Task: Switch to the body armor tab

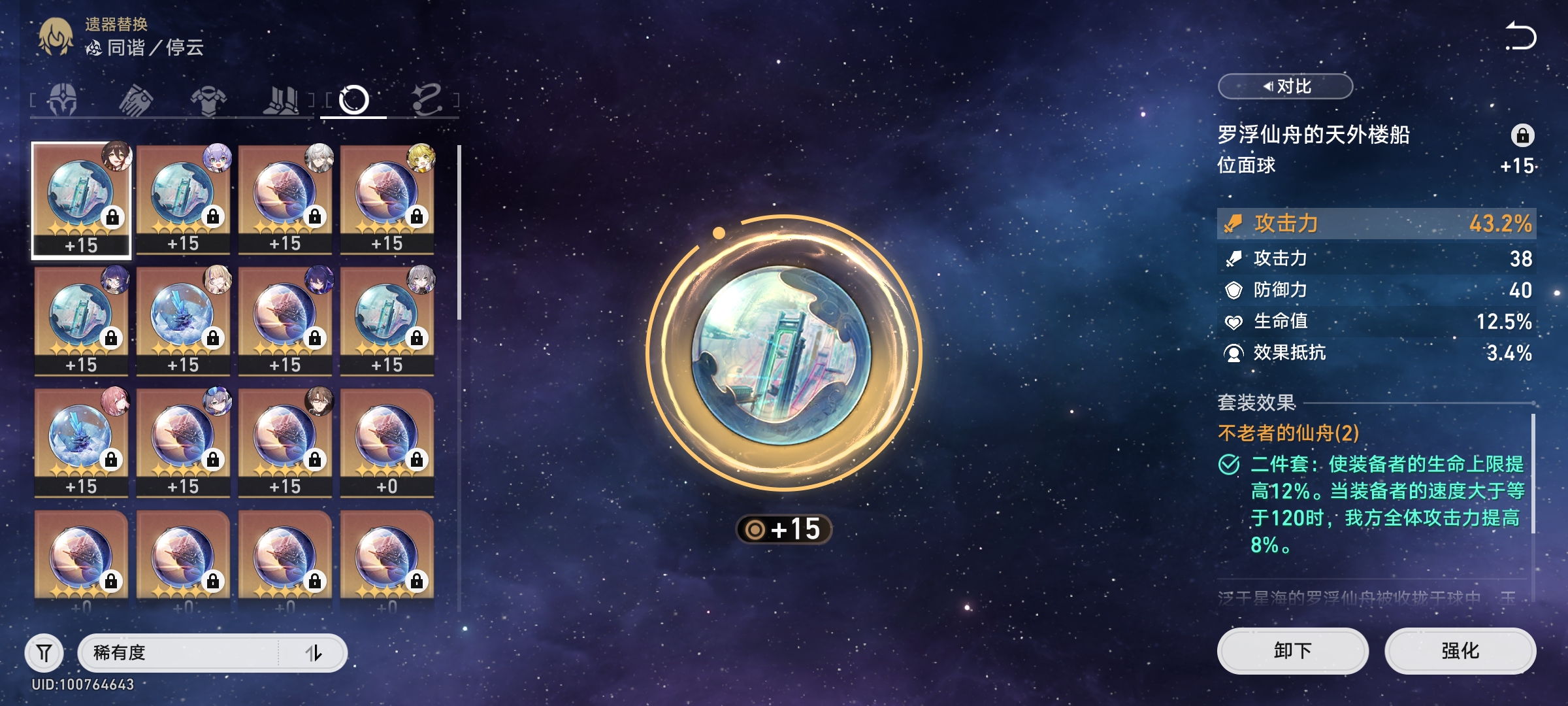Action: click(x=208, y=100)
